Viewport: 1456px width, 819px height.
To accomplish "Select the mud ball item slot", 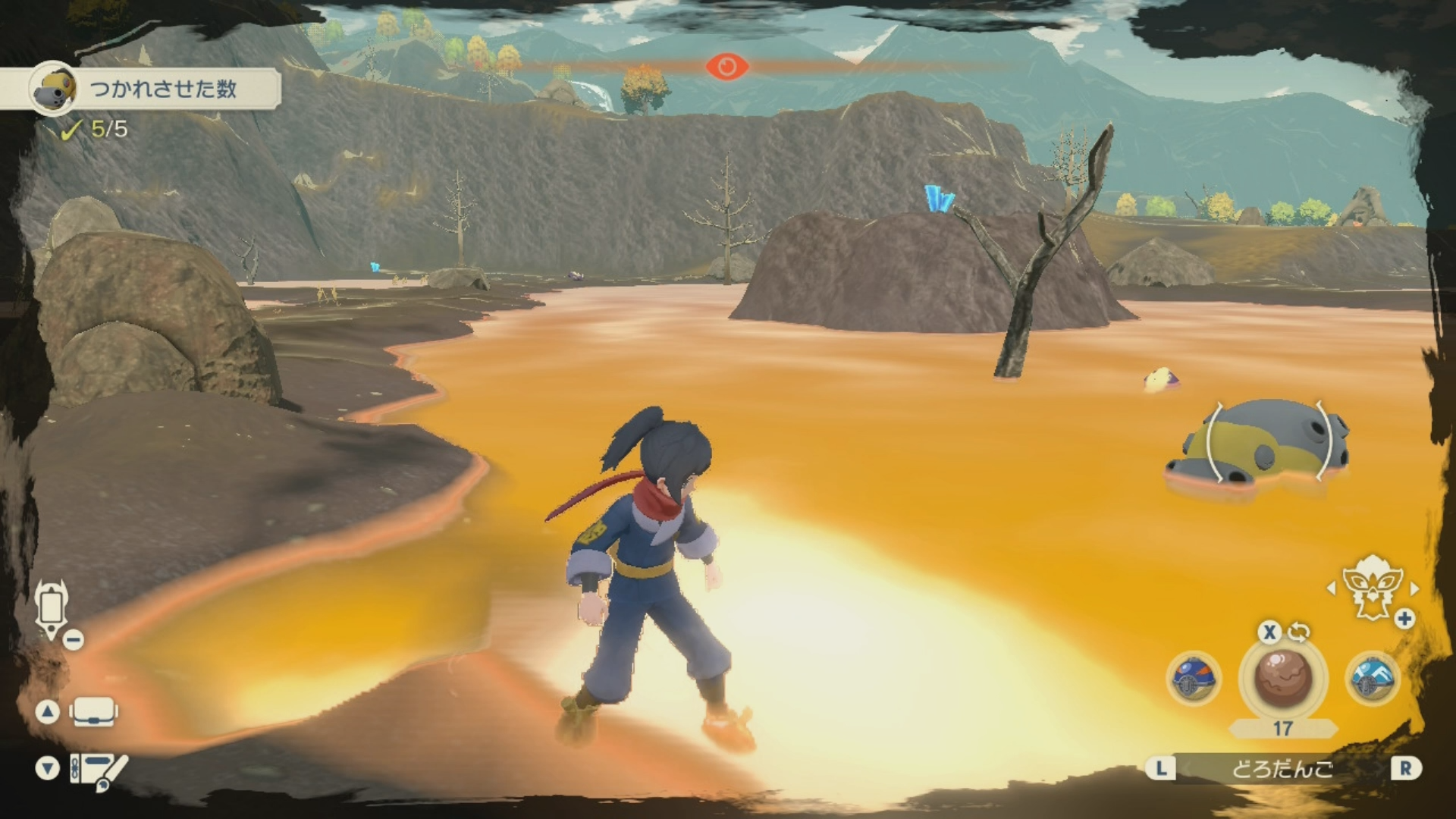I will click(x=1282, y=677).
